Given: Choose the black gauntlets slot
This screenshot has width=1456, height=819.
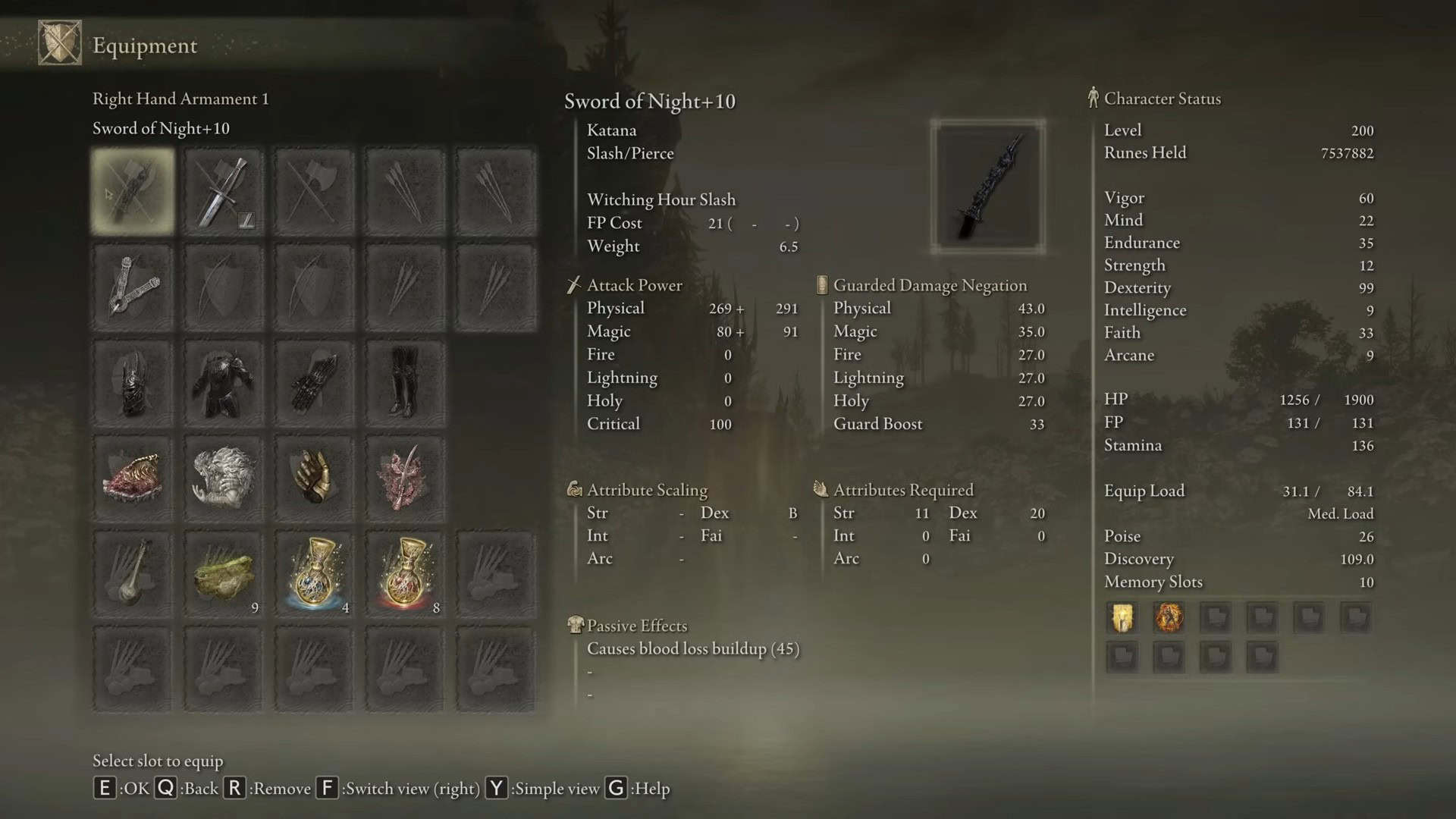Looking at the screenshot, I should [314, 383].
